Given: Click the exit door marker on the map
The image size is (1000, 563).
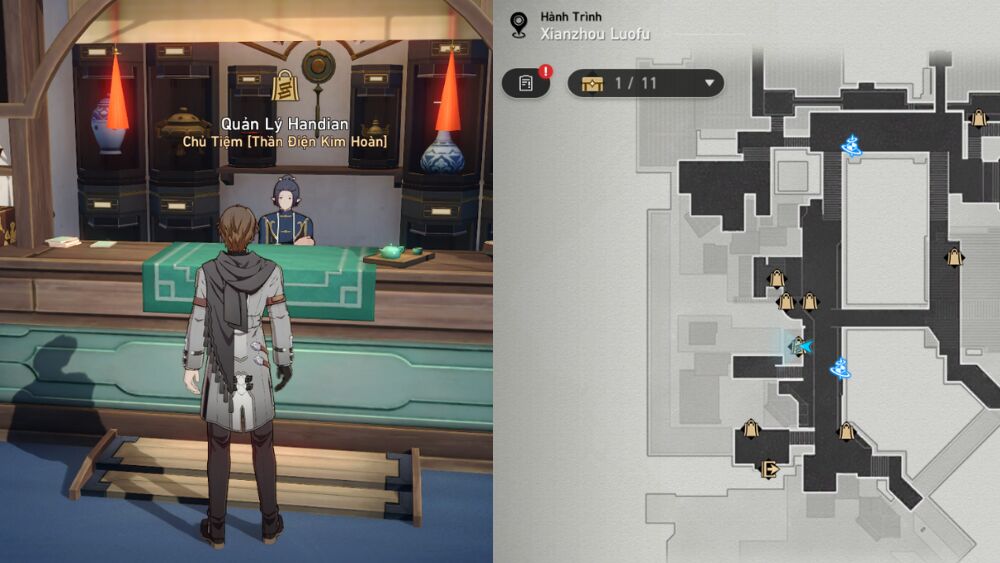Looking at the screenshot, I should click(x=769, y=468).
